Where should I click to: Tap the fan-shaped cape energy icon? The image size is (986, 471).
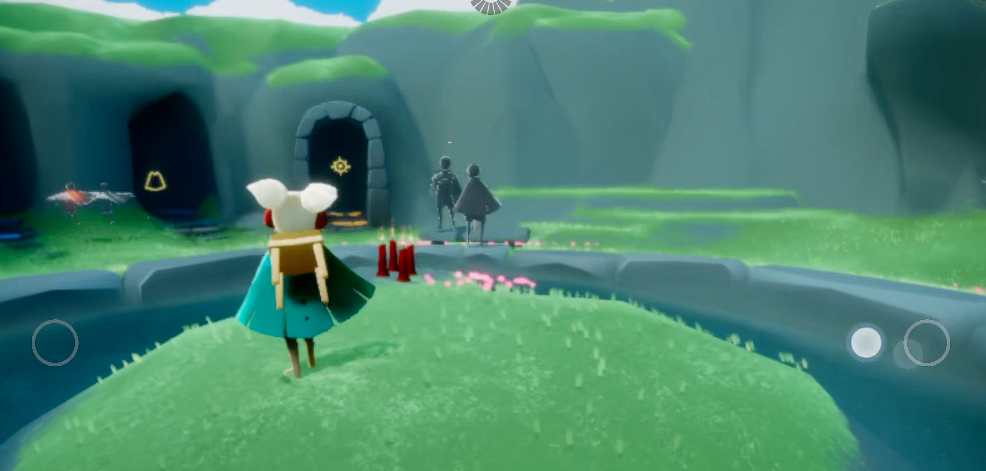click(x=492, y=5)
